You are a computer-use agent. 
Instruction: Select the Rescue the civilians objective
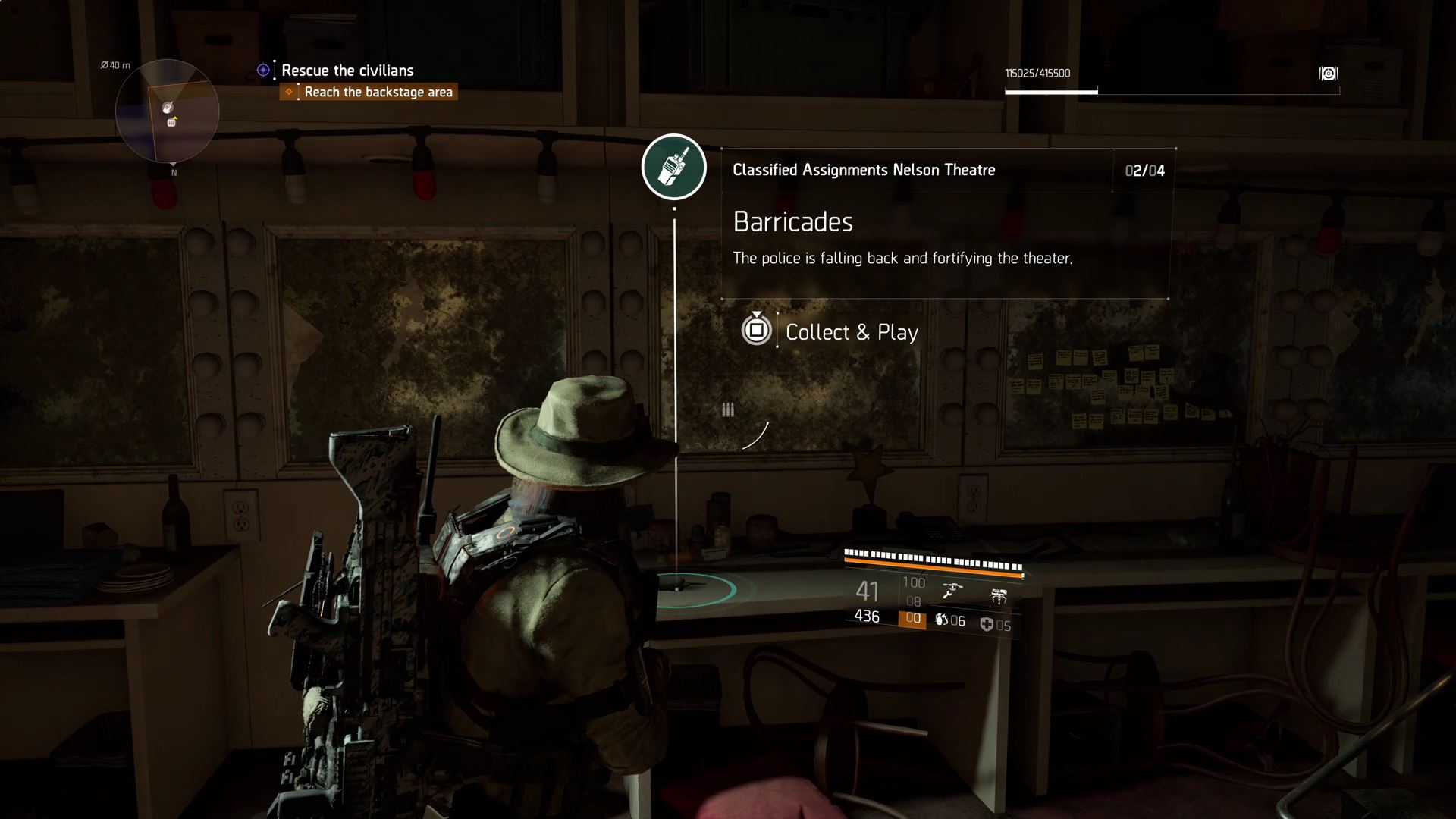click(347, 71)
